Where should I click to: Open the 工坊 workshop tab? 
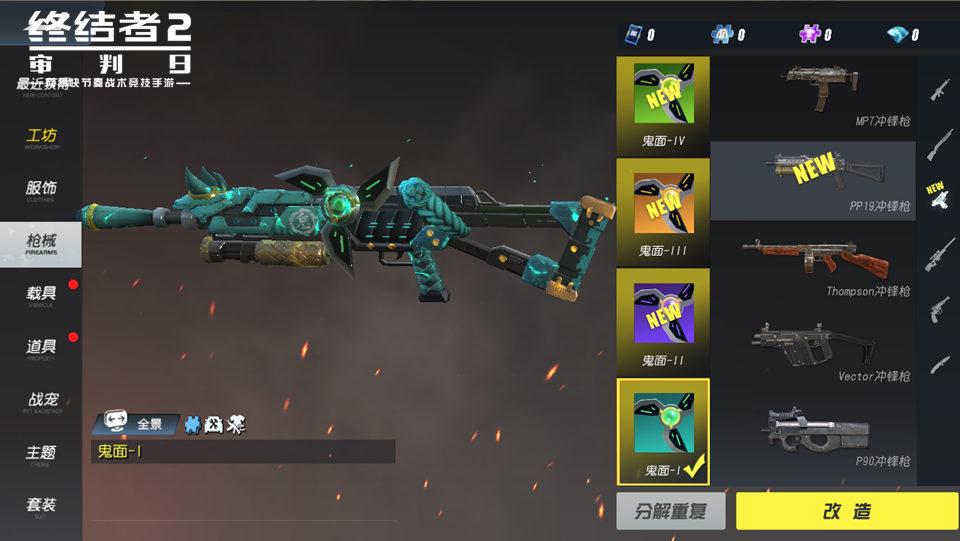point(41,138)
